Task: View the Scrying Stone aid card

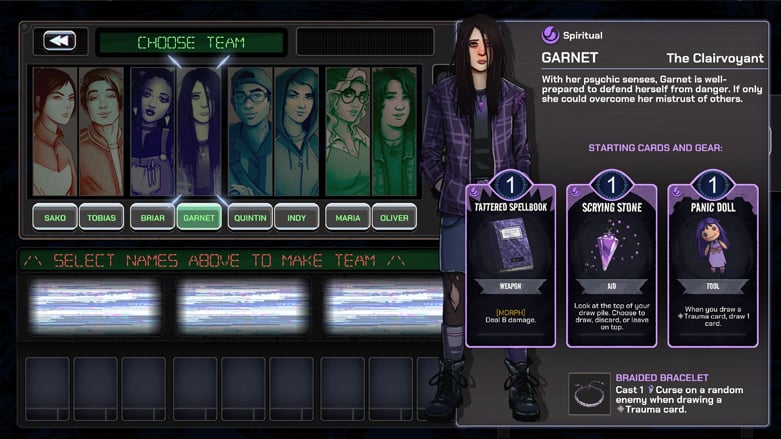Action: [611, 262]
